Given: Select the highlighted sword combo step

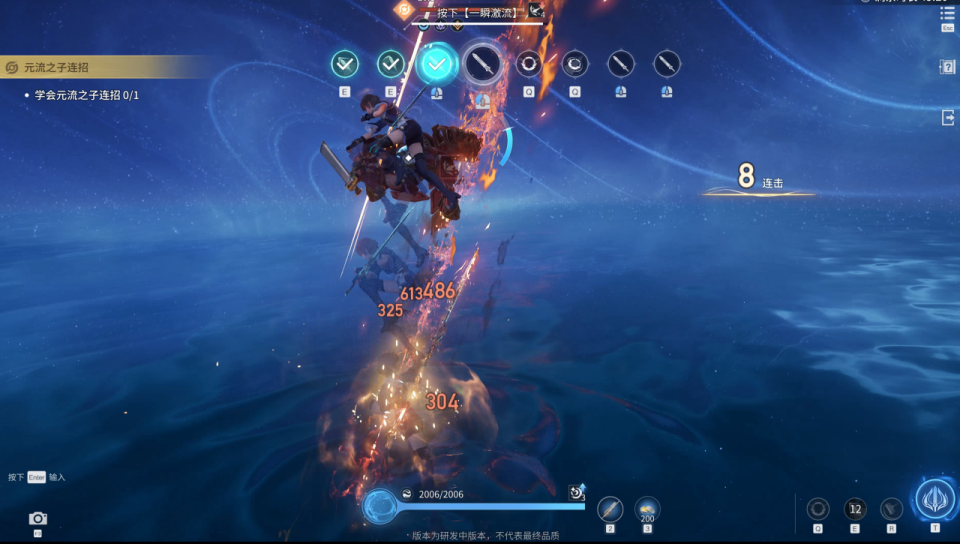Looking at the screenshot, I should [x=482, y=64].
